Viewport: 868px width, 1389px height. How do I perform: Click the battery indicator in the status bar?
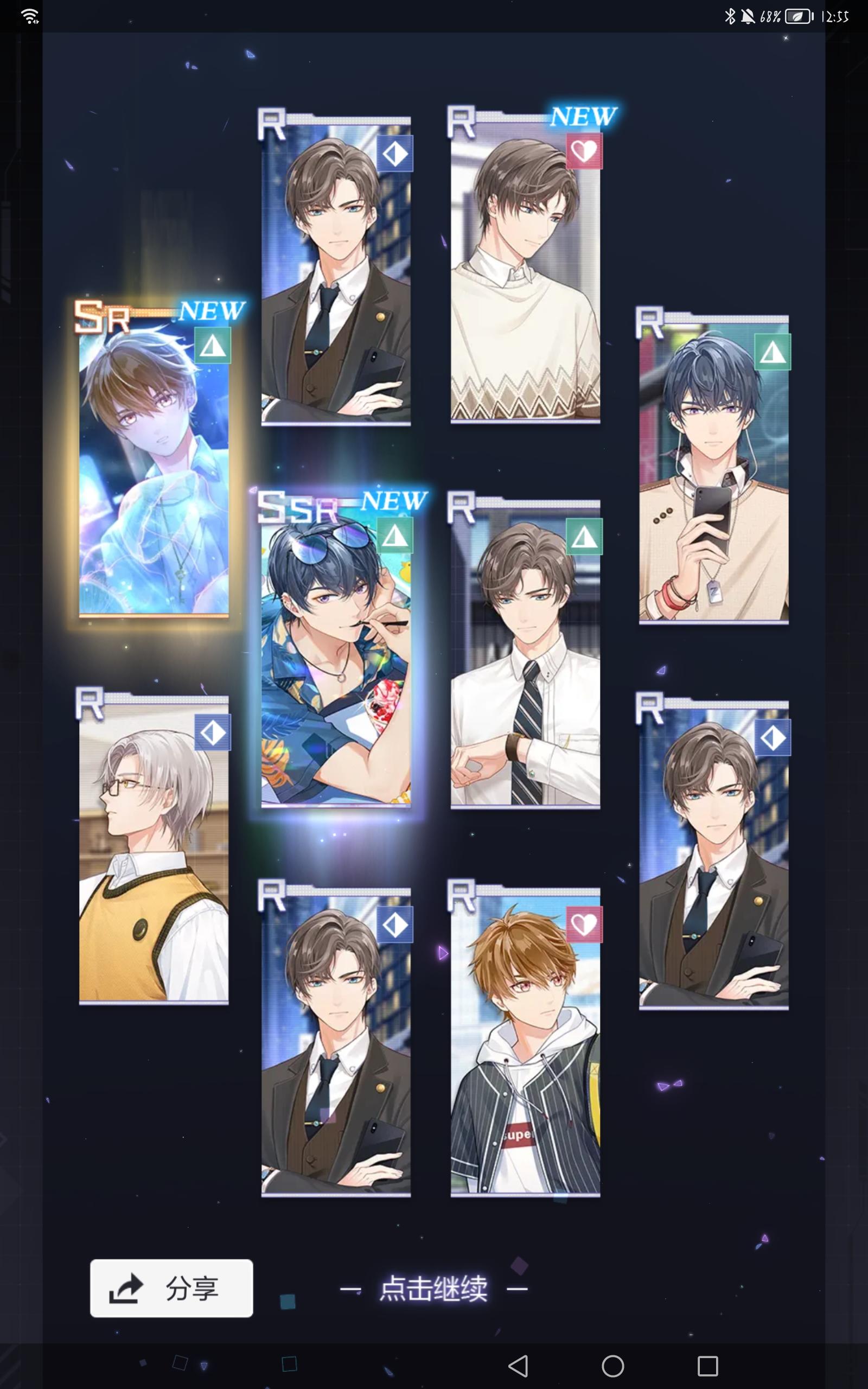coord(797,17)
